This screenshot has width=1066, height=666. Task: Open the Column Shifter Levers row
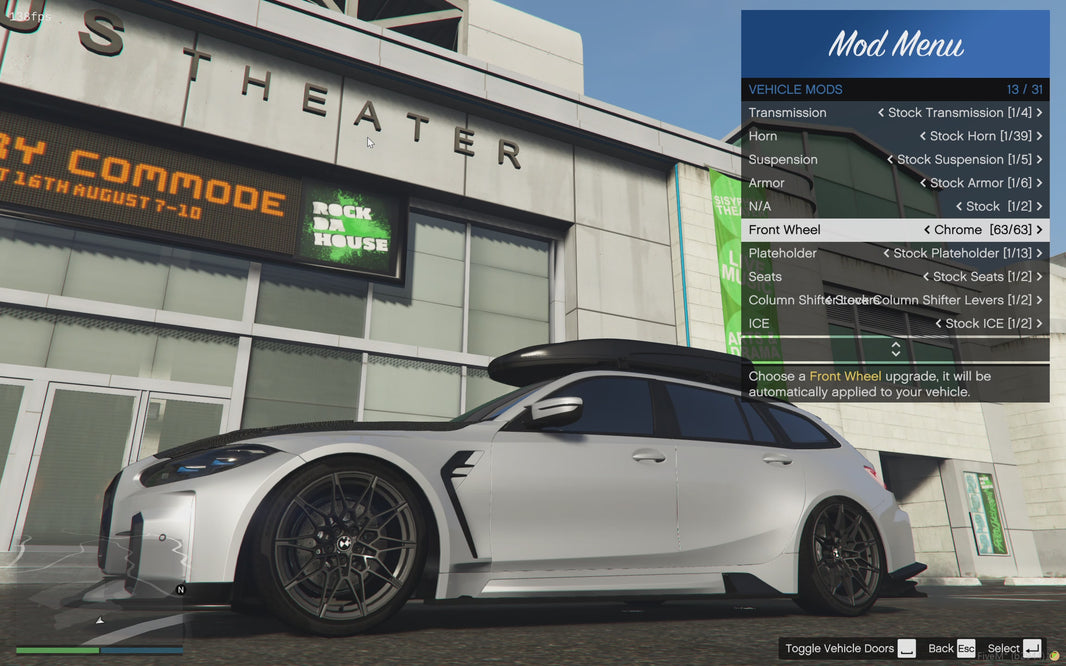coord(895,300)
